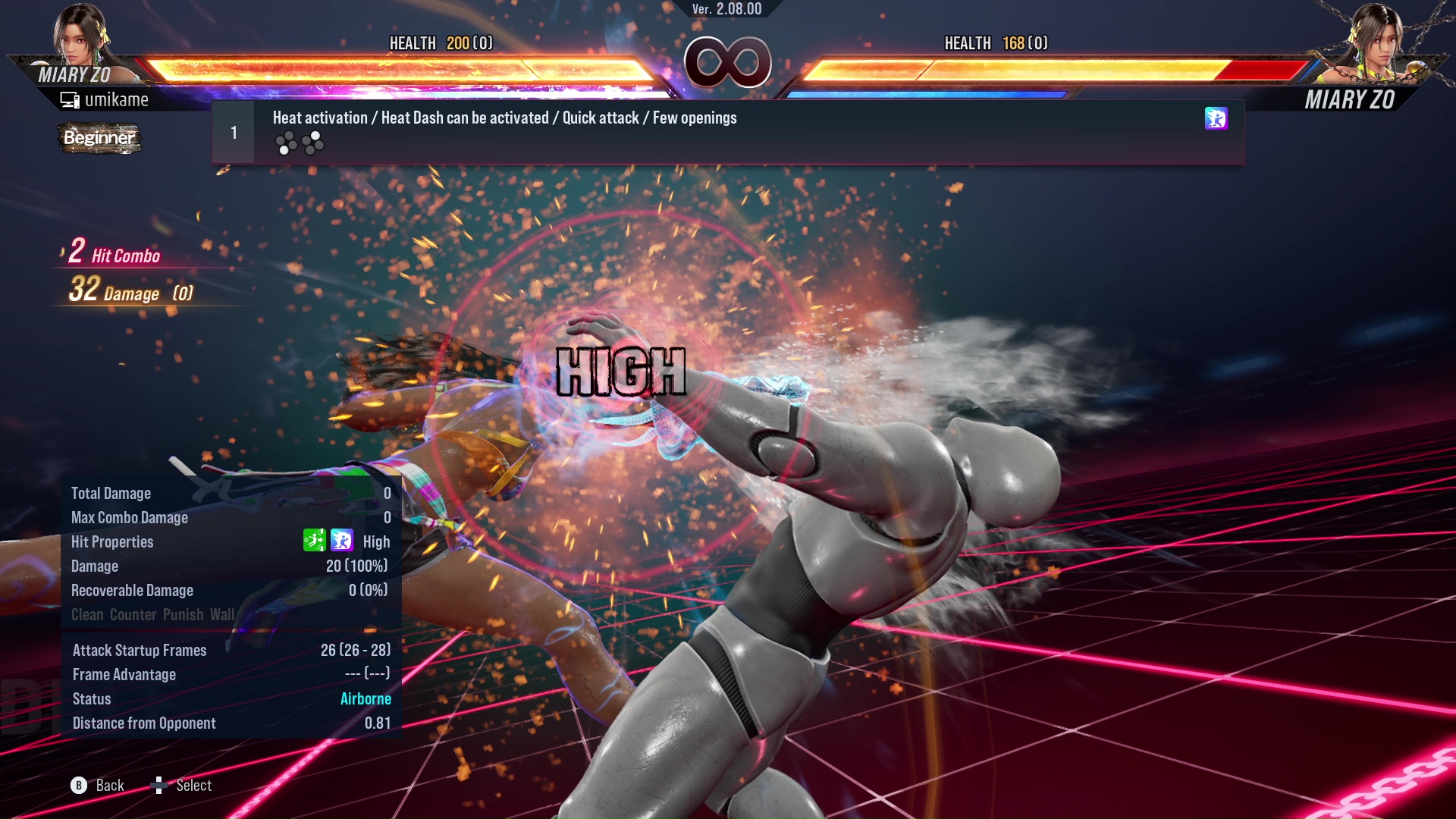This screenshot has width=1456, height=819.
Task: Select the Beginner rank emblem
Action: click(x=99, y=138)
